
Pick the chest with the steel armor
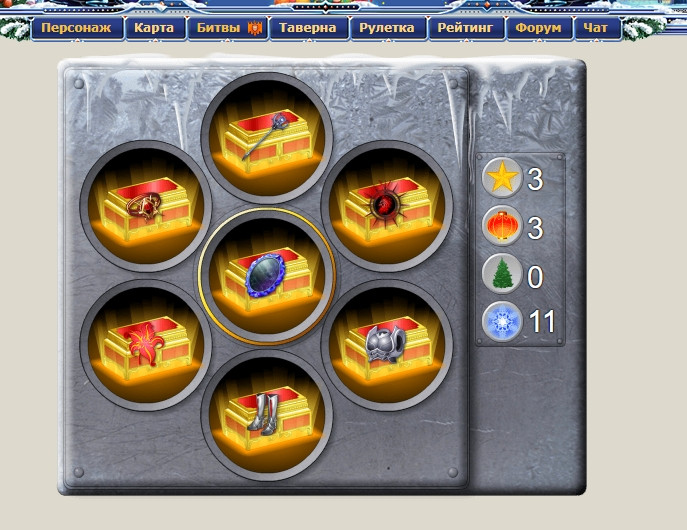pos(388,345)
